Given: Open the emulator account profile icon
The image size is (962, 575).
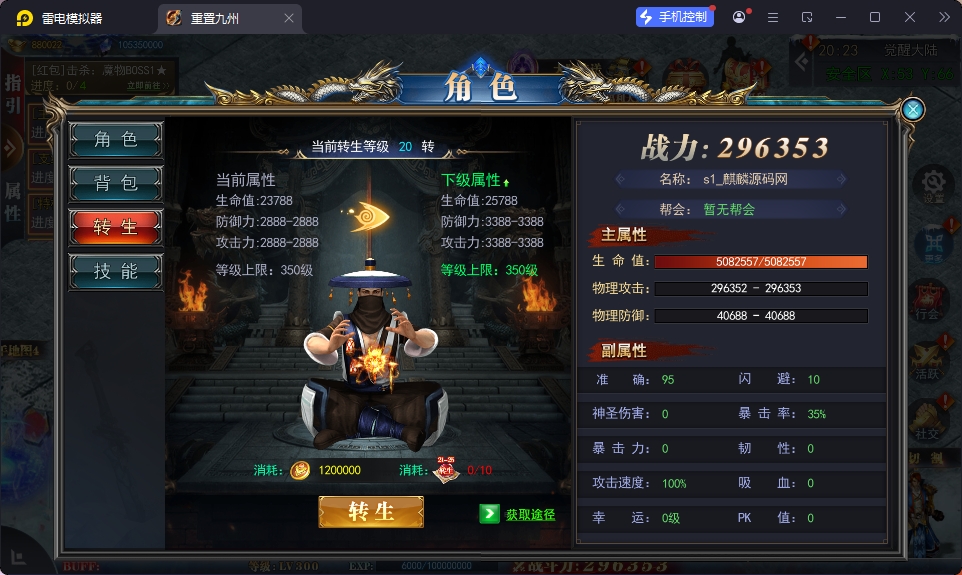Looking at the screenshot, I should (739, 17).
